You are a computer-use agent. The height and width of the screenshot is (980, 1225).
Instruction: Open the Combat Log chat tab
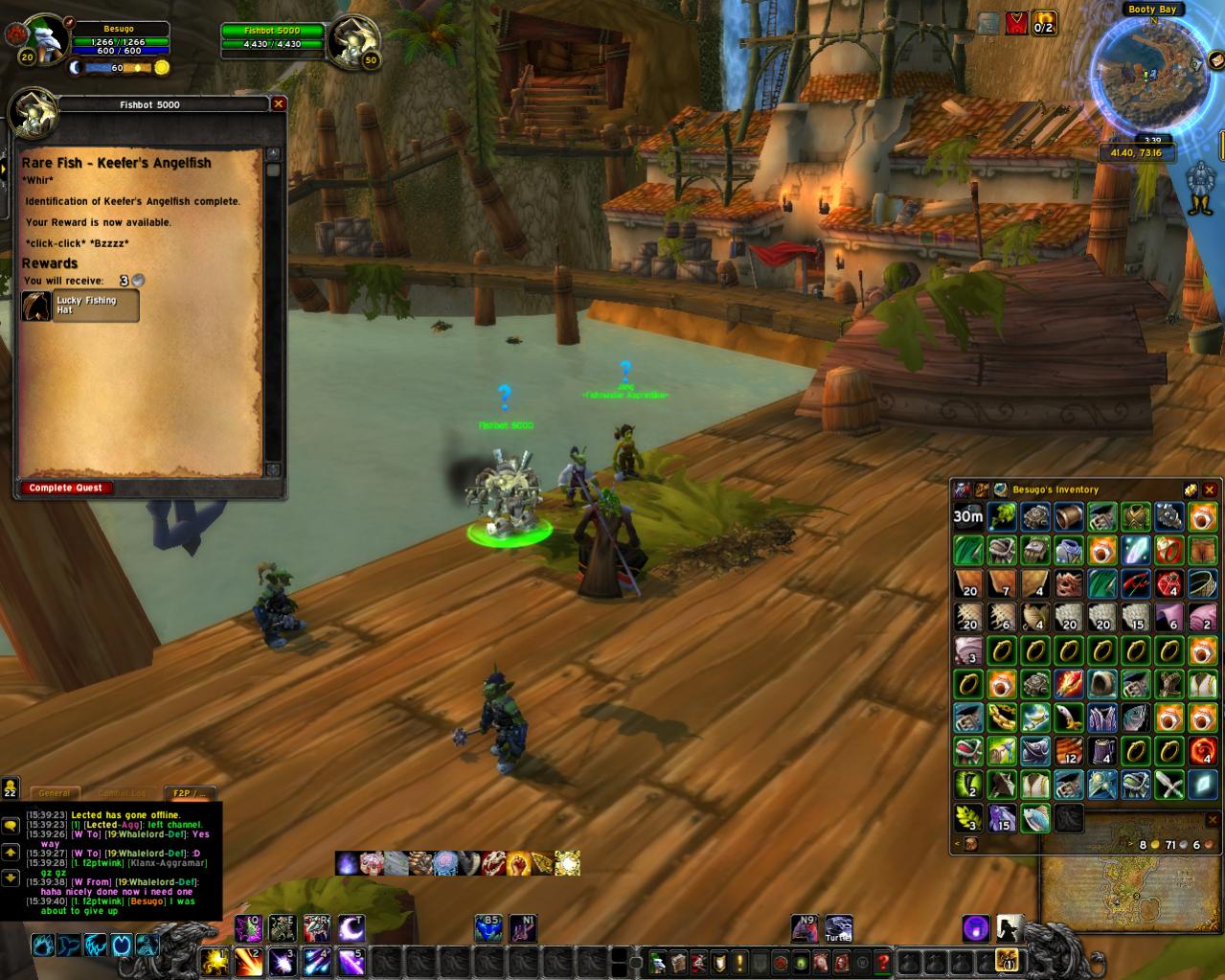pyautogui.click(x=122, y=793)
